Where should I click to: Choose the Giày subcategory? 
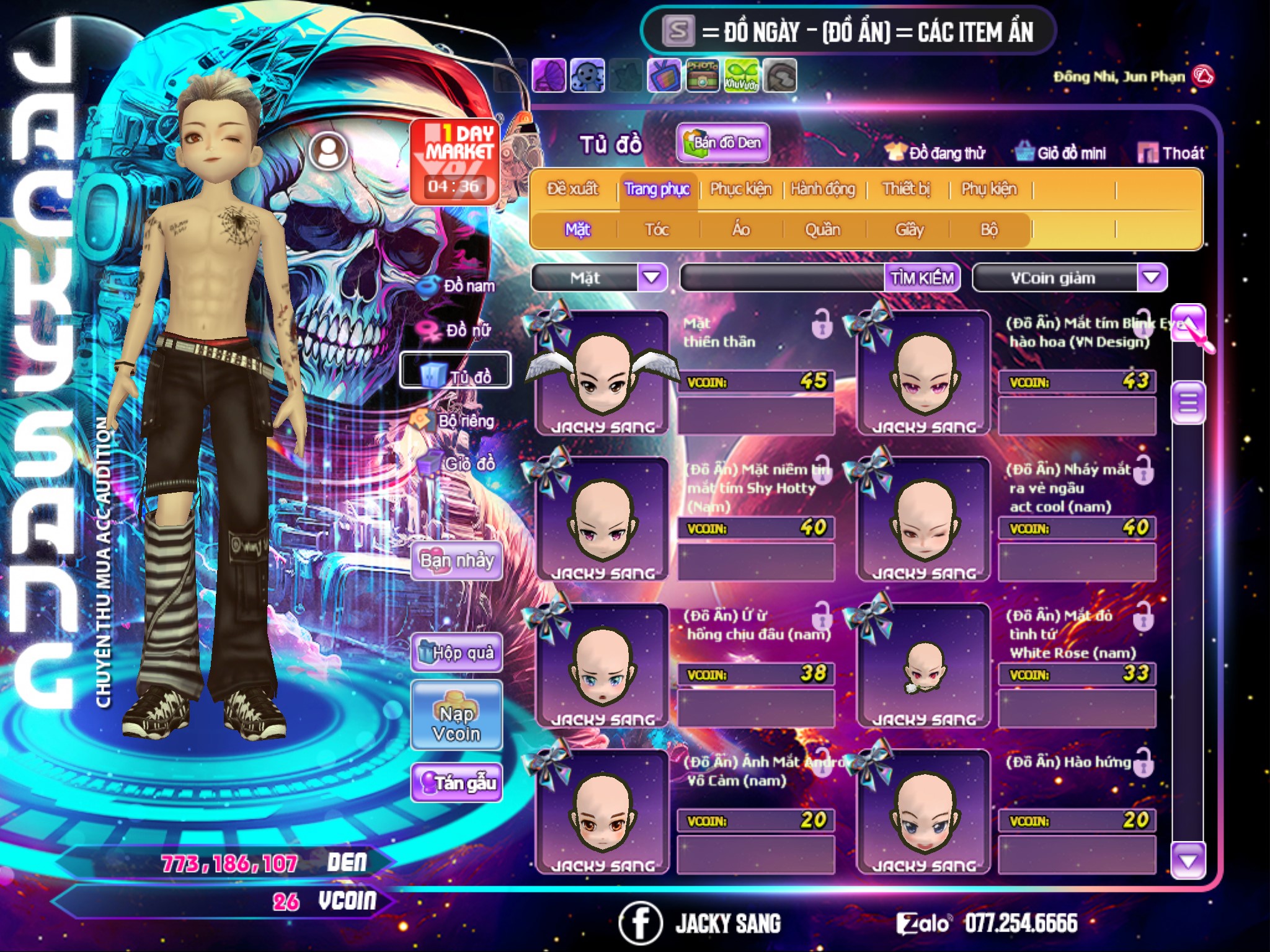pyautogui.click(x=909, y=230)
